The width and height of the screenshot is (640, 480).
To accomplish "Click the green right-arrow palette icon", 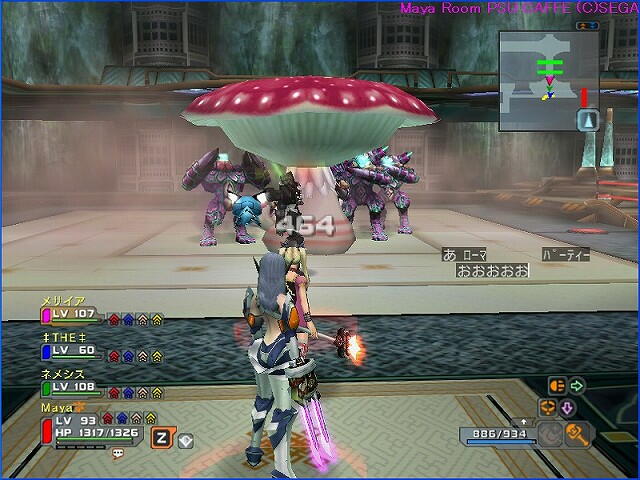I will tap(576, 385).
